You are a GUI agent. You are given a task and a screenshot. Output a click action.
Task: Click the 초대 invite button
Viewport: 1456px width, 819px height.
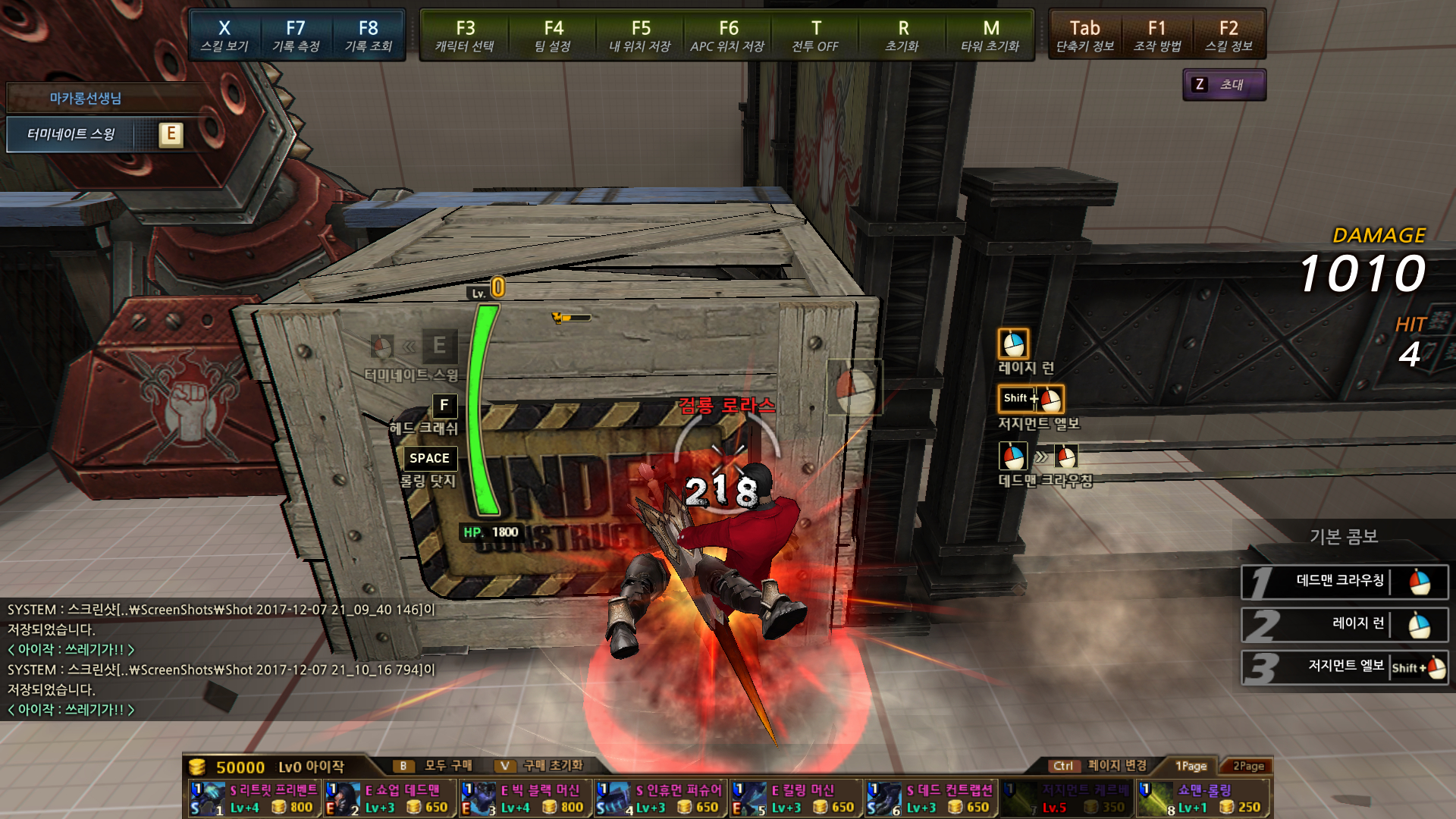coord(1224,85)
